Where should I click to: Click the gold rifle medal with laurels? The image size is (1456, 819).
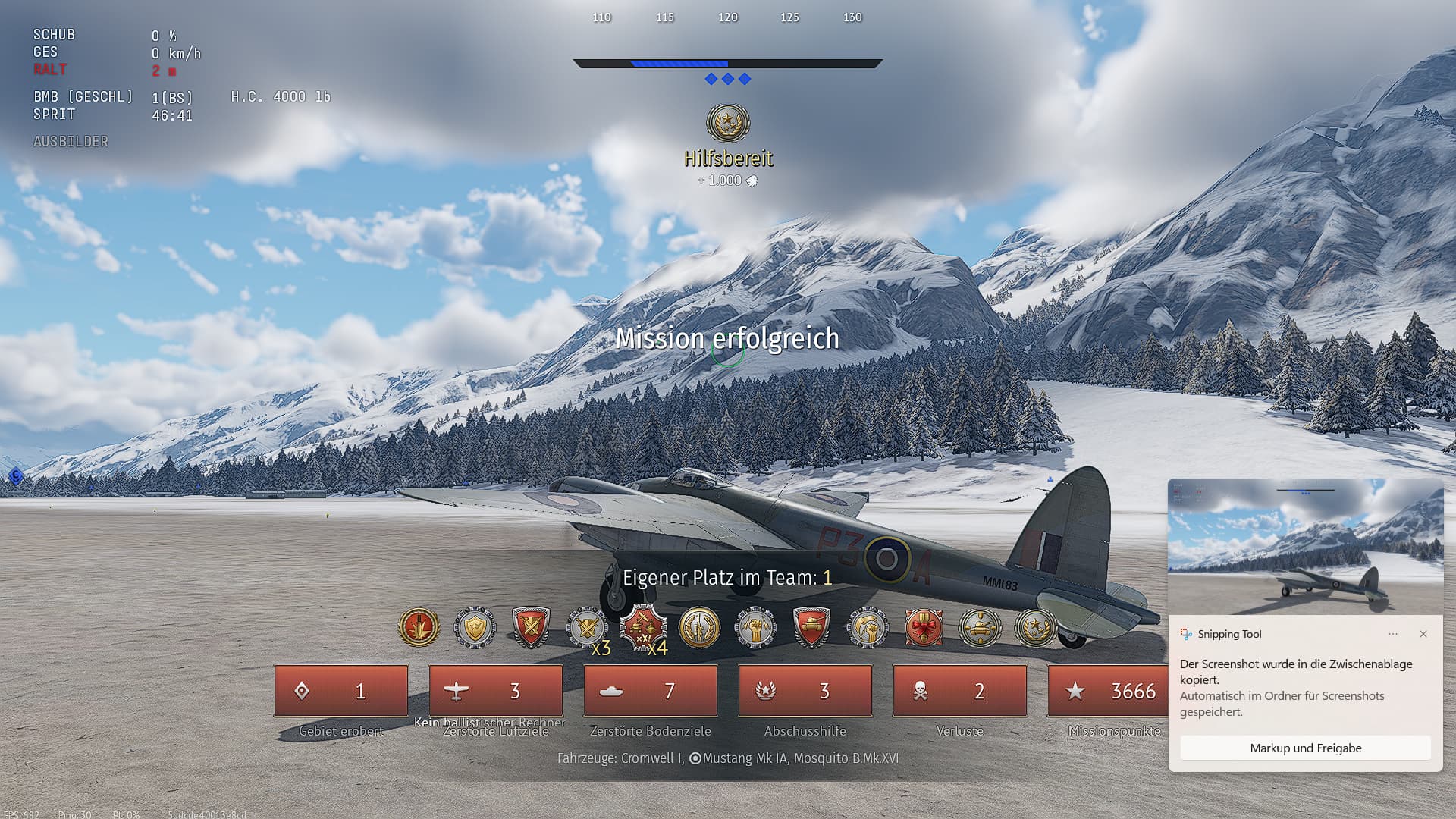(699, 627)
